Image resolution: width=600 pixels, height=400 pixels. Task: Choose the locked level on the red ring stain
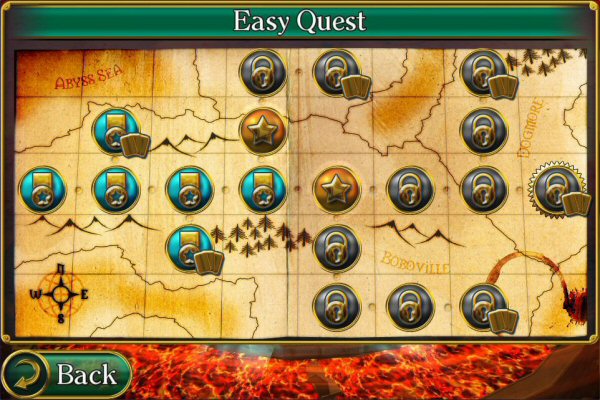483,304
